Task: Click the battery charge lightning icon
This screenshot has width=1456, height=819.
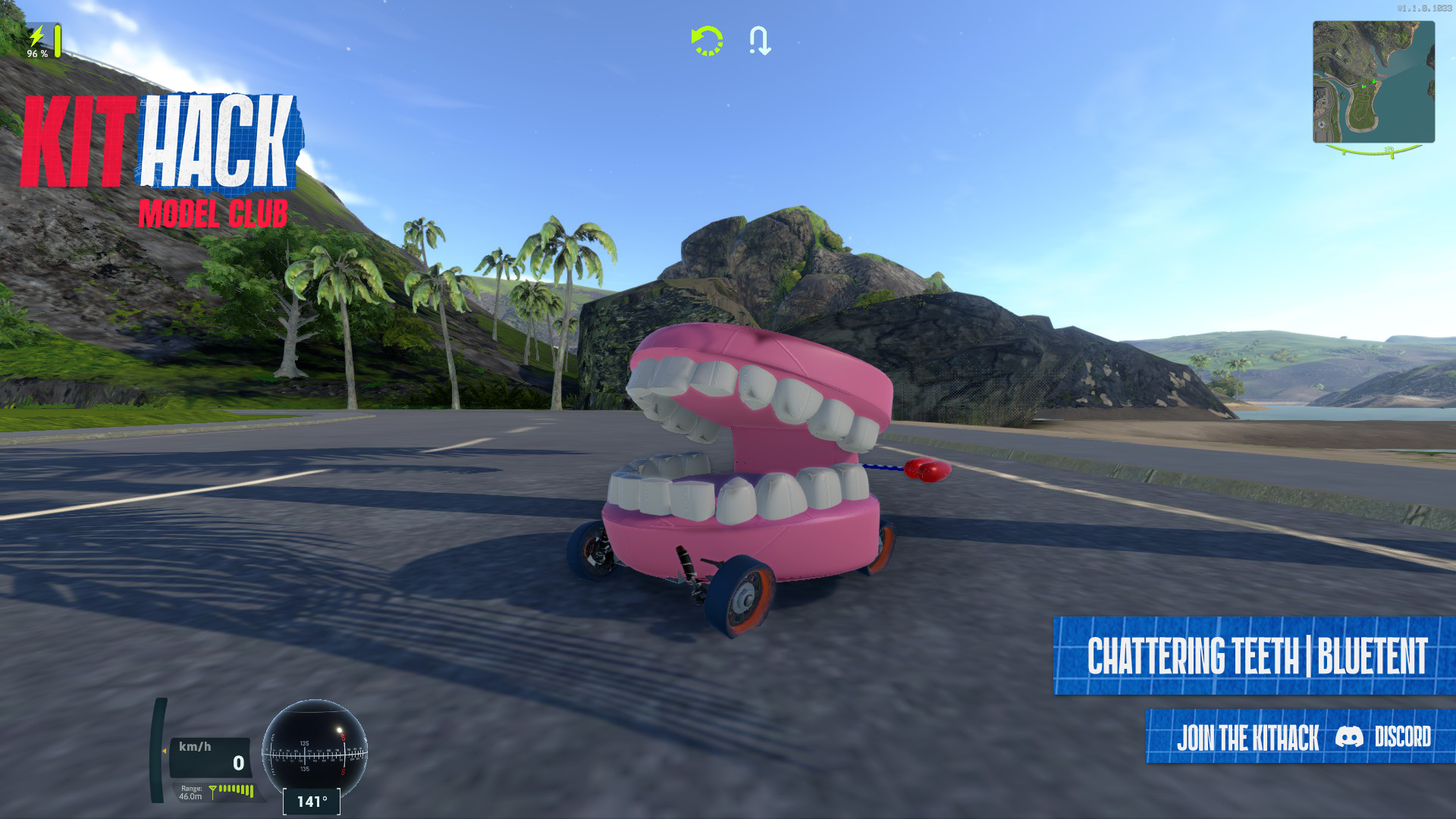Action: click(x=36, y=34)
